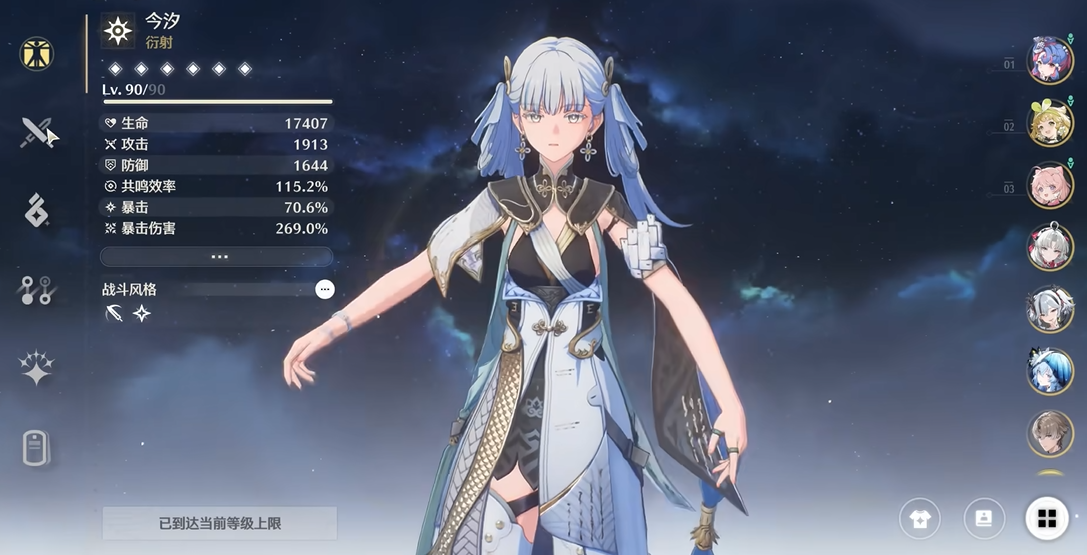This screenshot has width=1087, height=555.
Task: Open the character file card tab
Action: (37, 447)
